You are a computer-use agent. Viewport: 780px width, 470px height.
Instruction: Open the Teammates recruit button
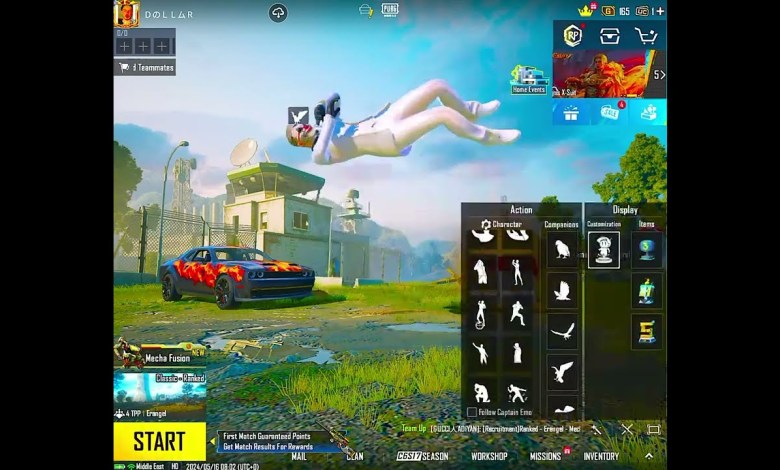145,67
